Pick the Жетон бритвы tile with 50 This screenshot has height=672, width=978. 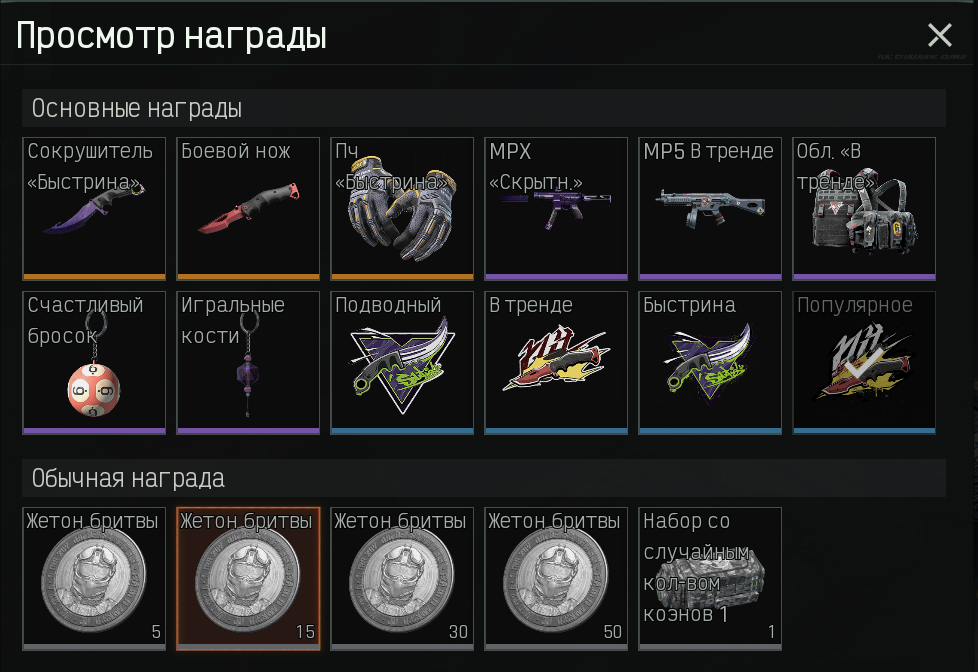point(556,578)
